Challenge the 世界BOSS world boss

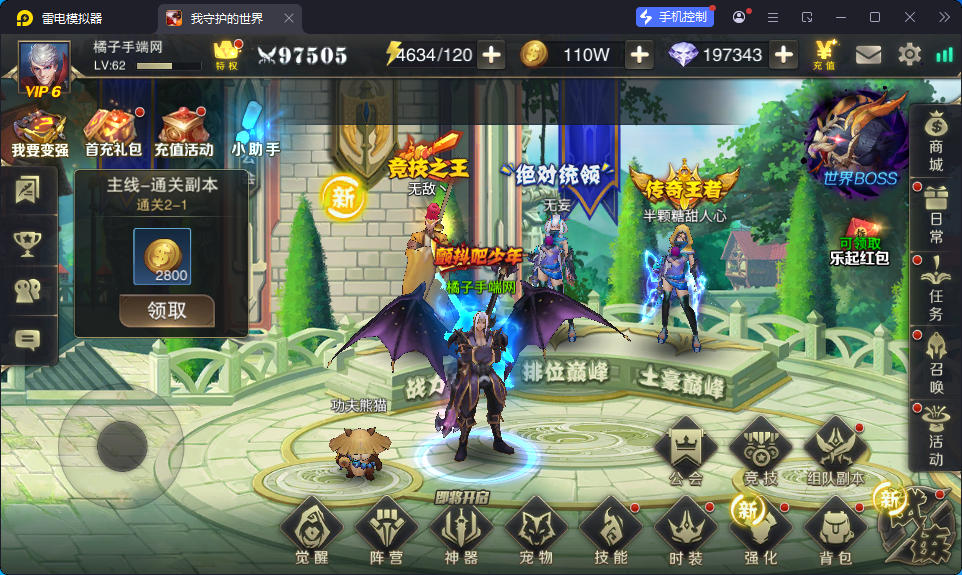coord(858,140)
